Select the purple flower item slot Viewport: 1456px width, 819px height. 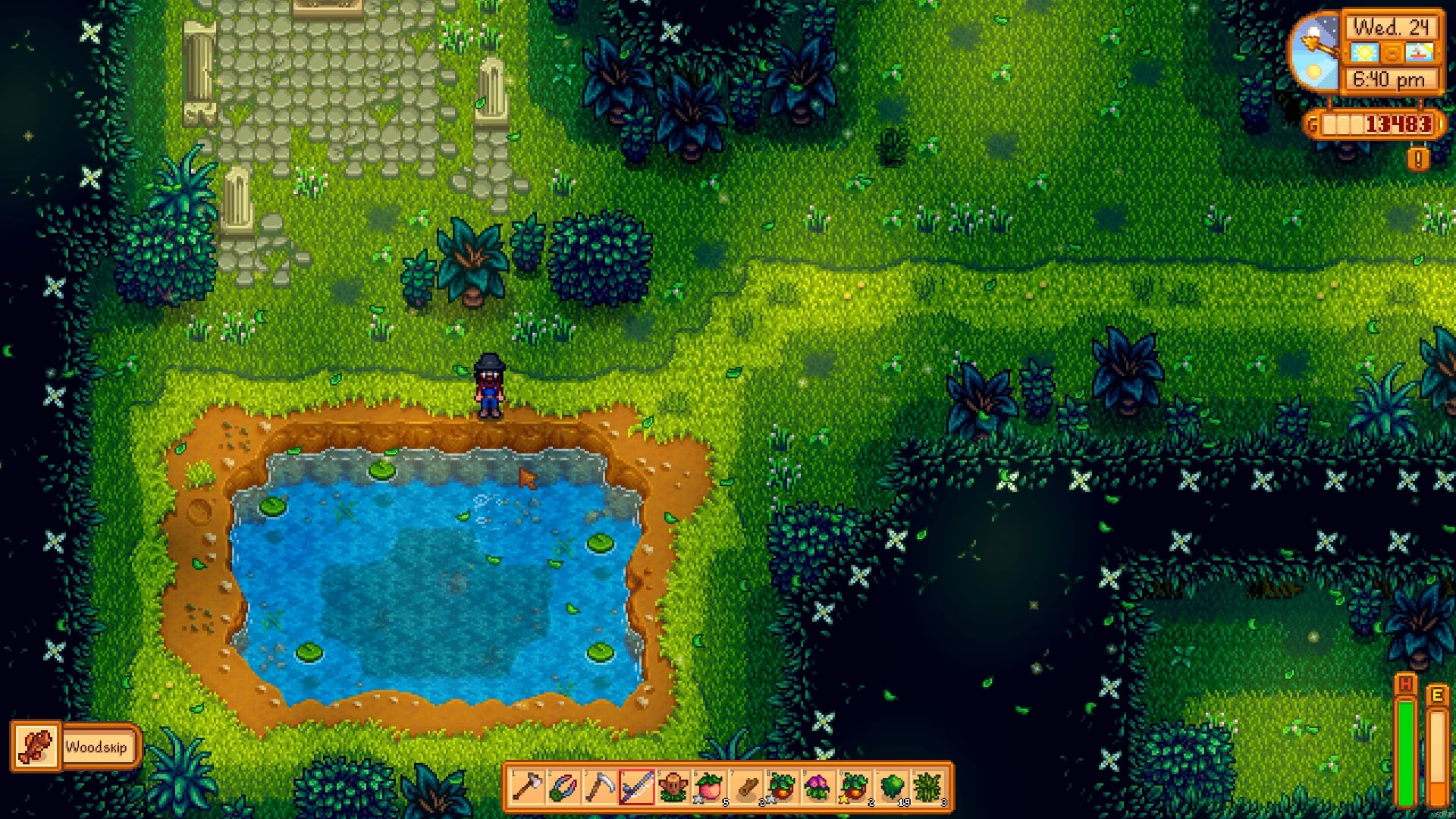click(x=818, y=788)
